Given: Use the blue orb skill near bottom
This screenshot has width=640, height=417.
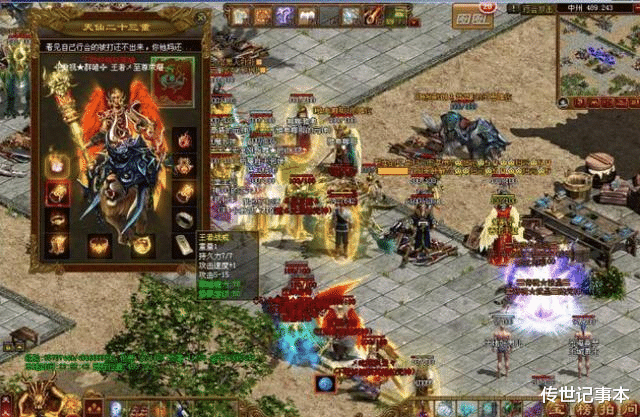Looking at the screenshot, I should pos(323,382).
